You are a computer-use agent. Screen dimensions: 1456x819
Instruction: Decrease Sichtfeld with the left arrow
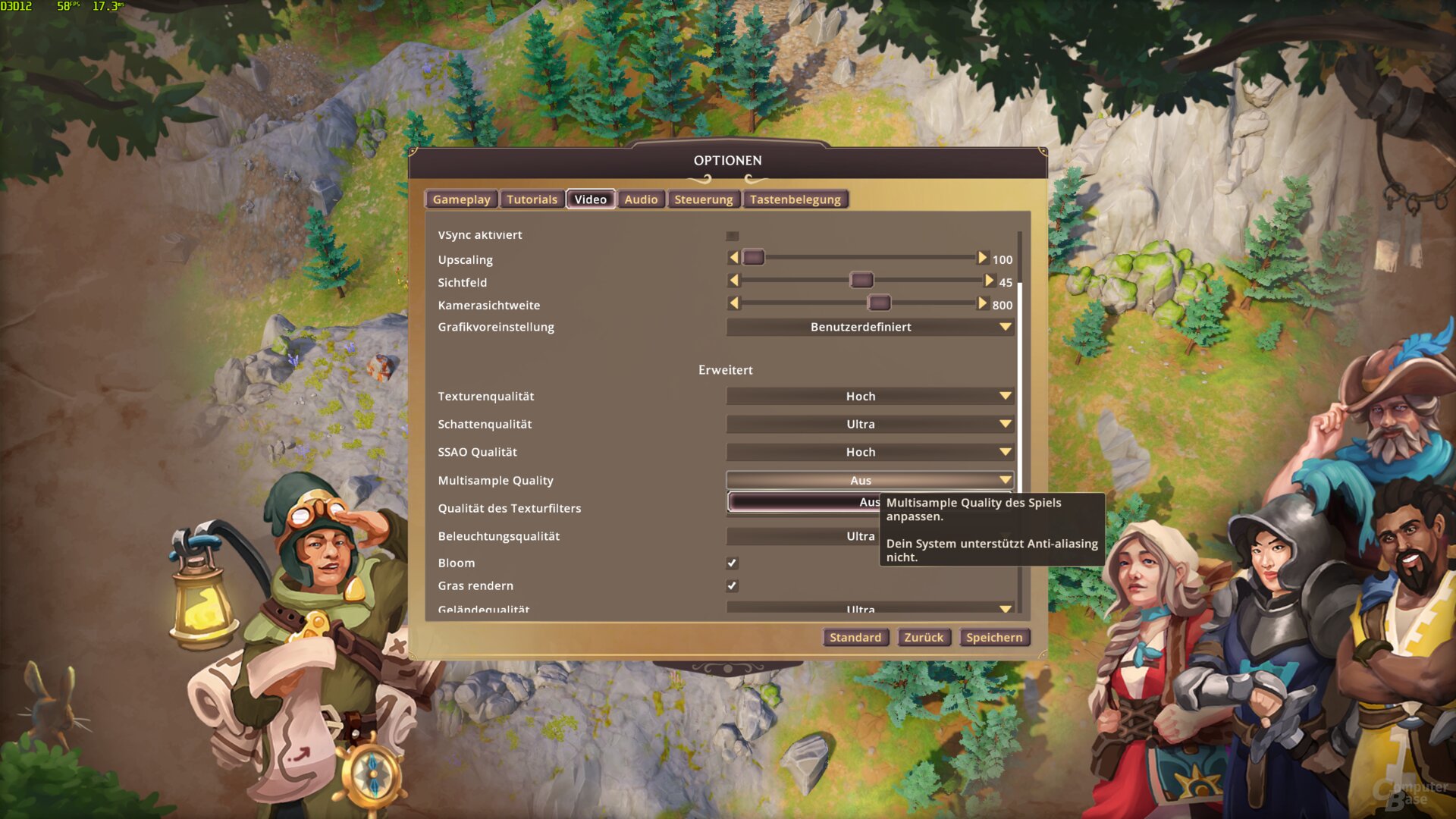click(x=733, y=281)
